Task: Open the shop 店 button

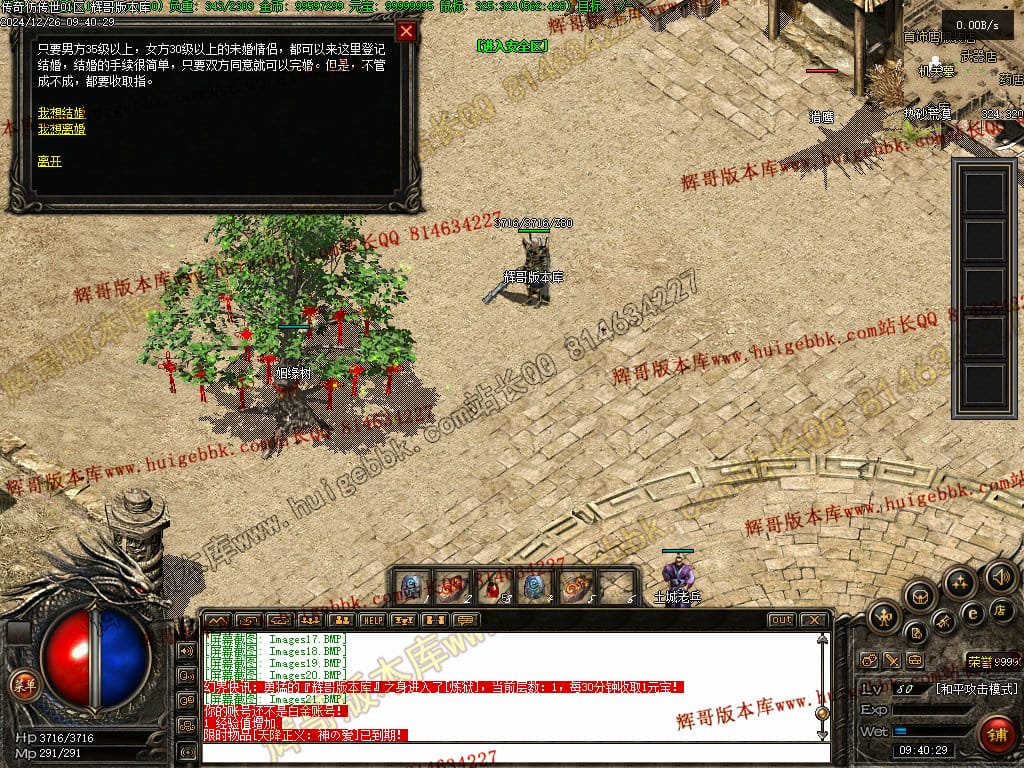Action: coord(999,609)
